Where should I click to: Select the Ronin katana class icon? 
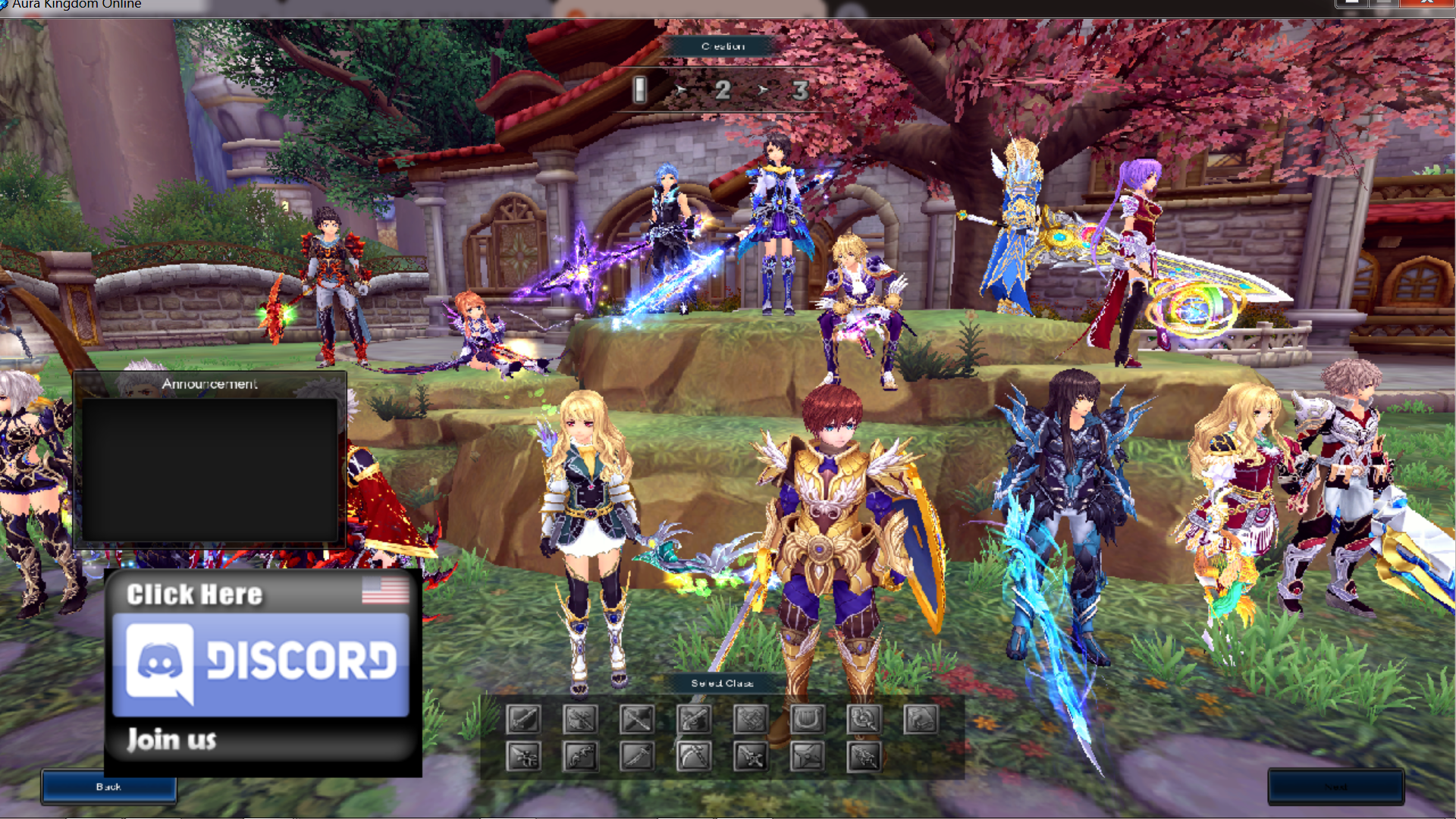[637, 756]
